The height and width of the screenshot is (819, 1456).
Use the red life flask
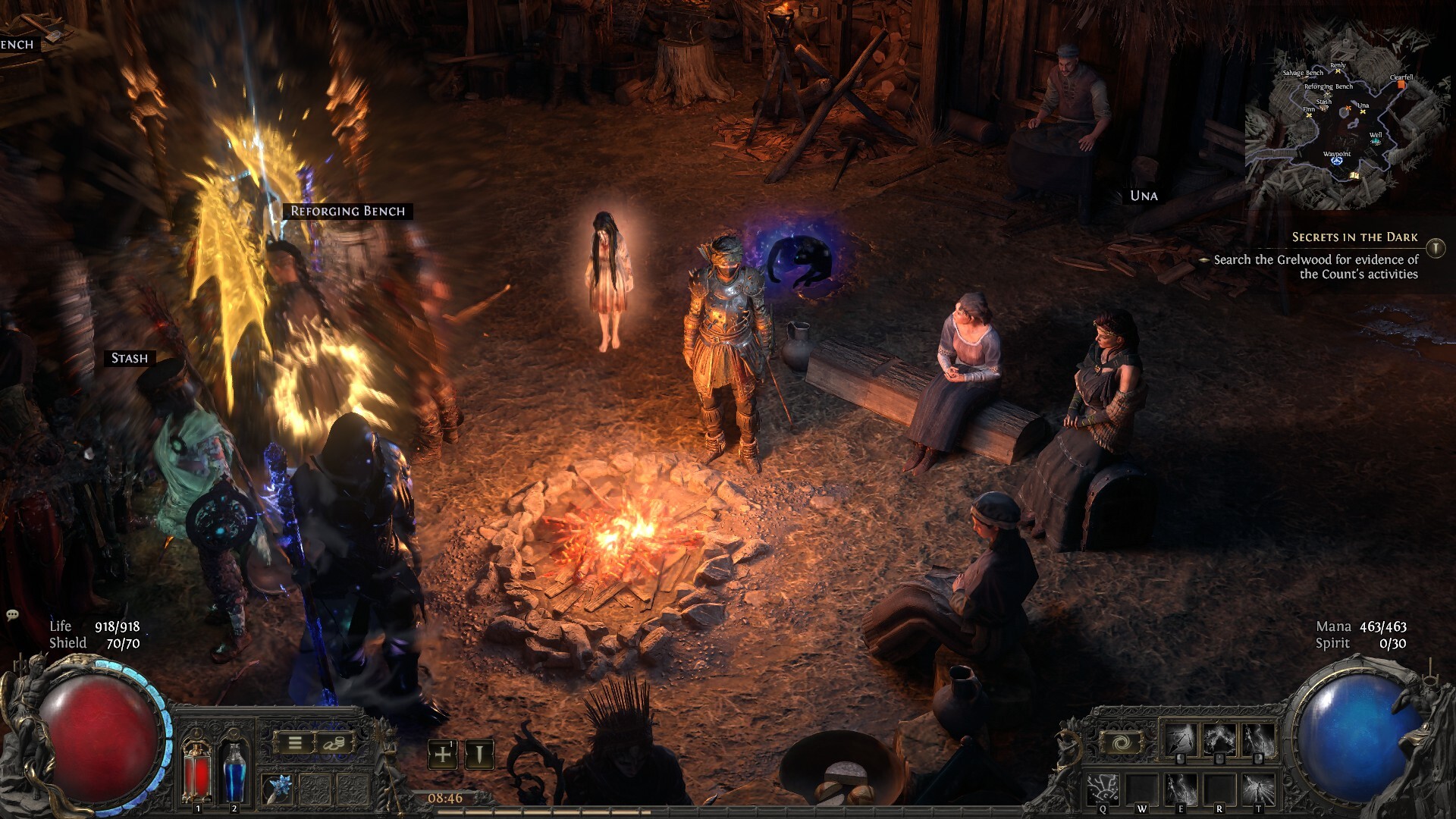[197, 771]
